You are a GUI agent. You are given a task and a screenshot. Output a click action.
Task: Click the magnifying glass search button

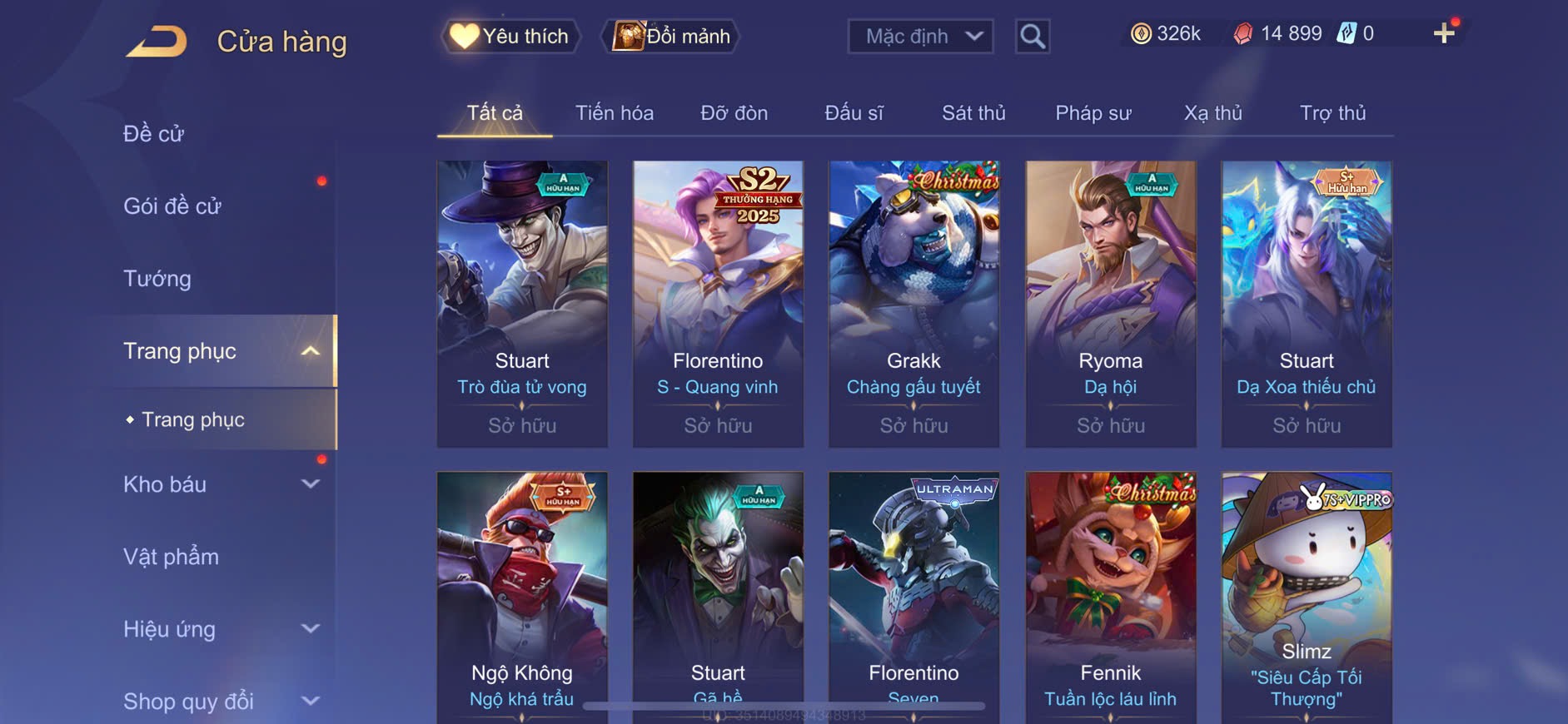tap(1033, 37)
